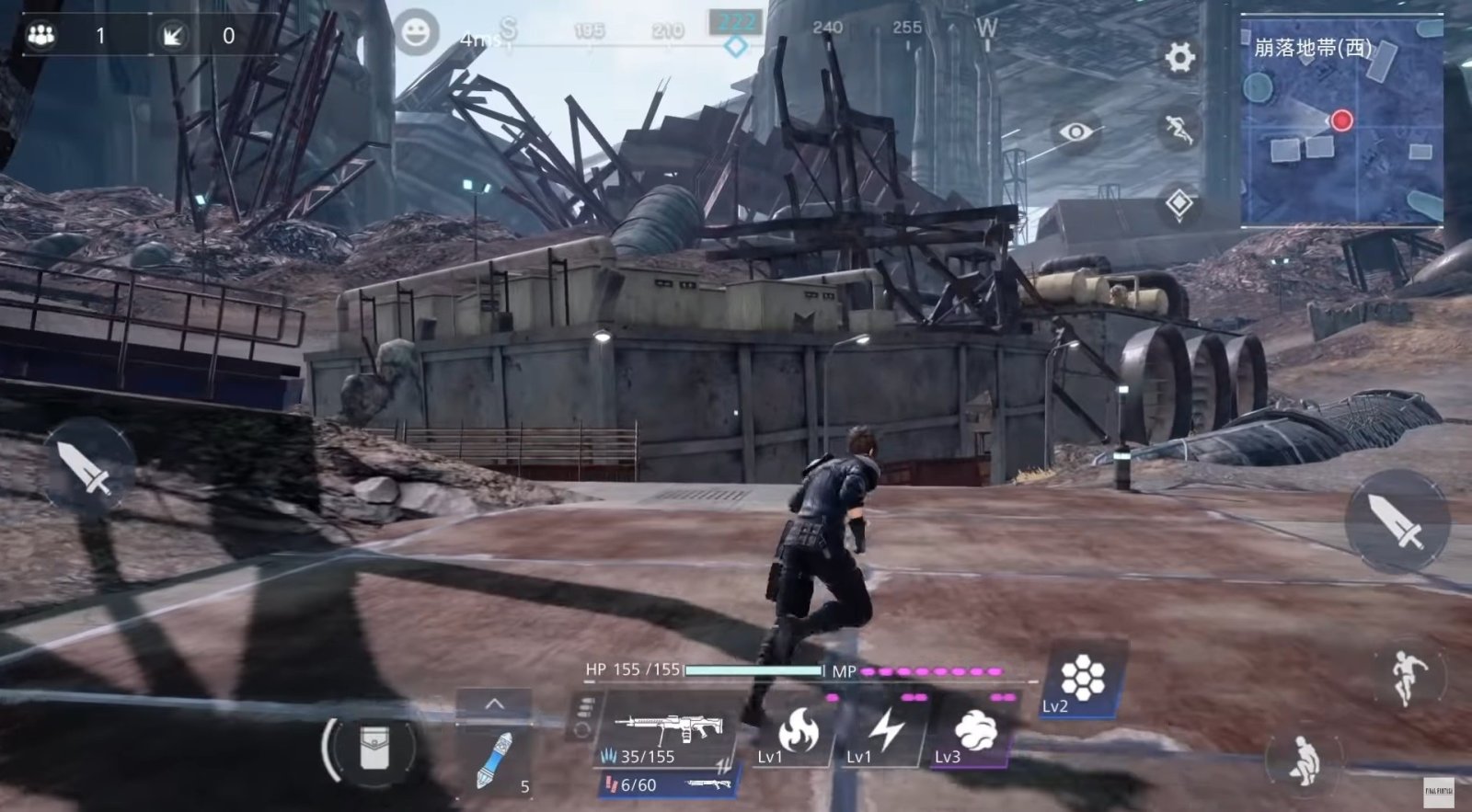1472x812 pixels.
Task: Tap the right-side sword melee button
Action: pyautogui.click(x=1397, y=520)
